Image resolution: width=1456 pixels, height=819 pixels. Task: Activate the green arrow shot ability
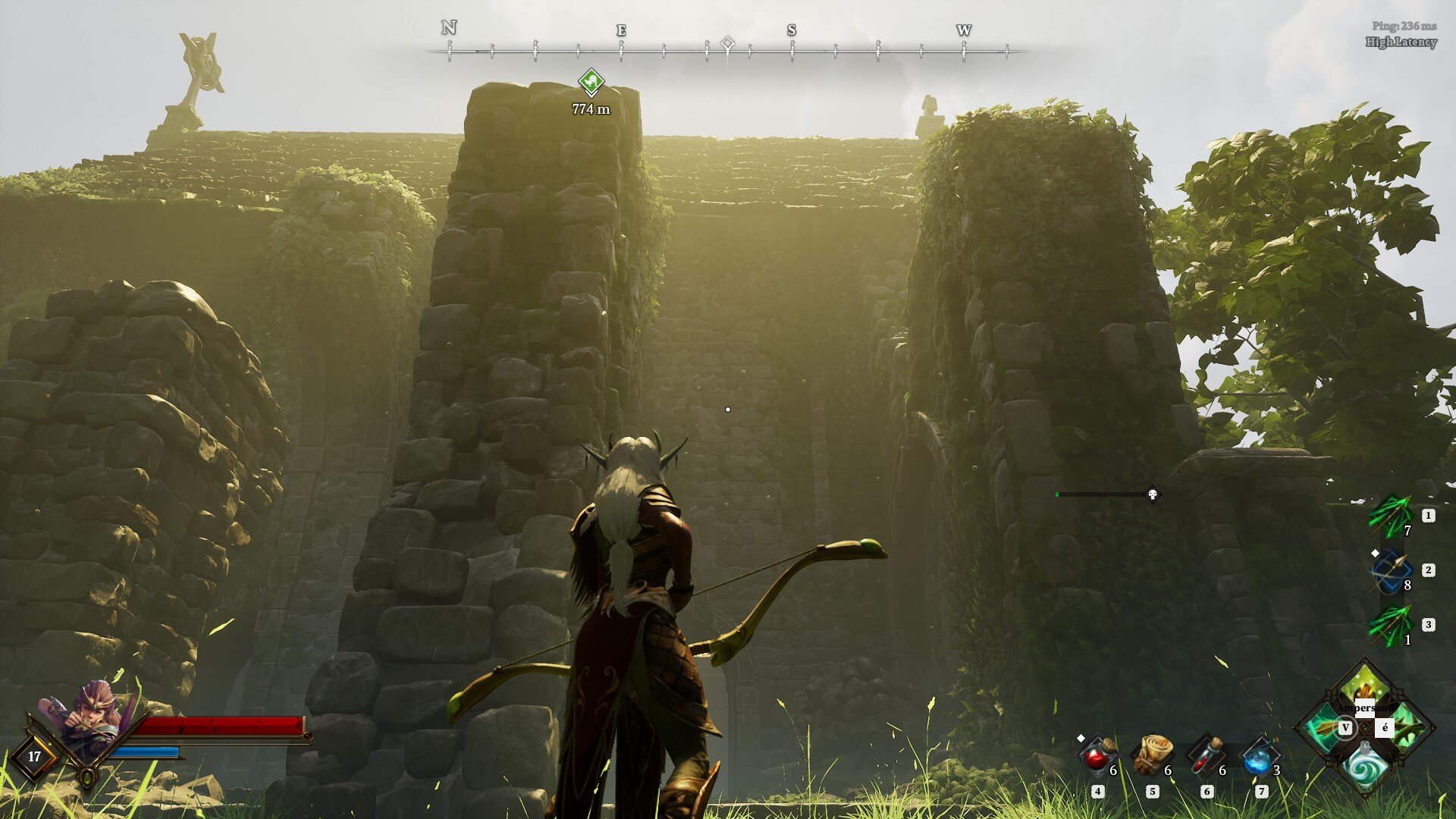click(1323, 728)
